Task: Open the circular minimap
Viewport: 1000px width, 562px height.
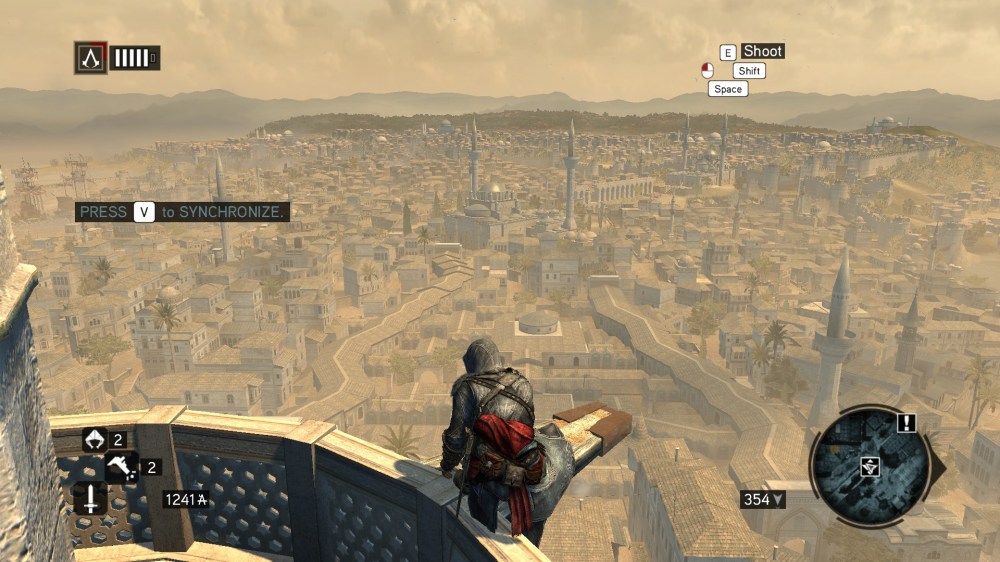Action: (x=868, y=464)
